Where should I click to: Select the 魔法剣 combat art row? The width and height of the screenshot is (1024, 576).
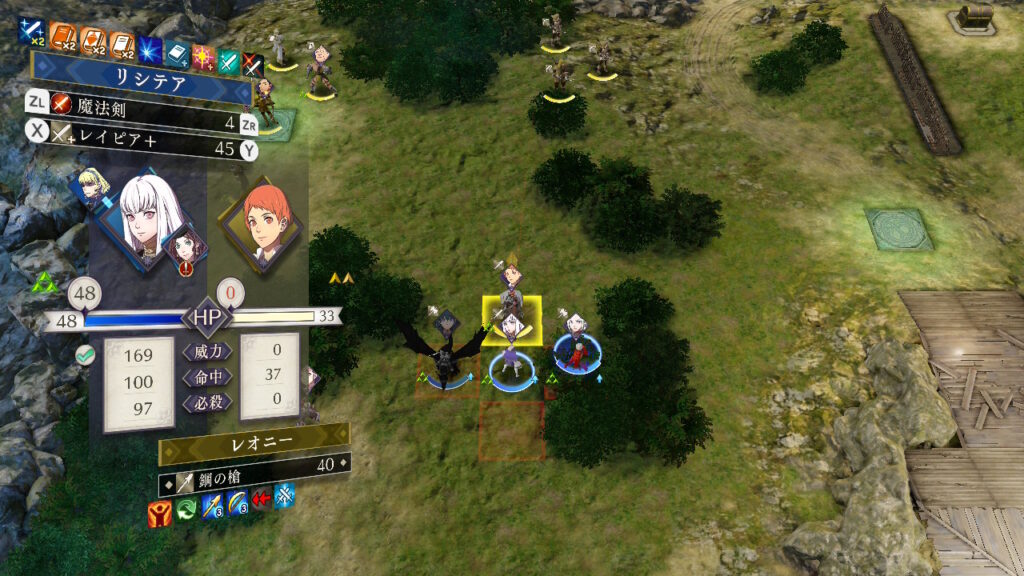[x=140, y=124]
